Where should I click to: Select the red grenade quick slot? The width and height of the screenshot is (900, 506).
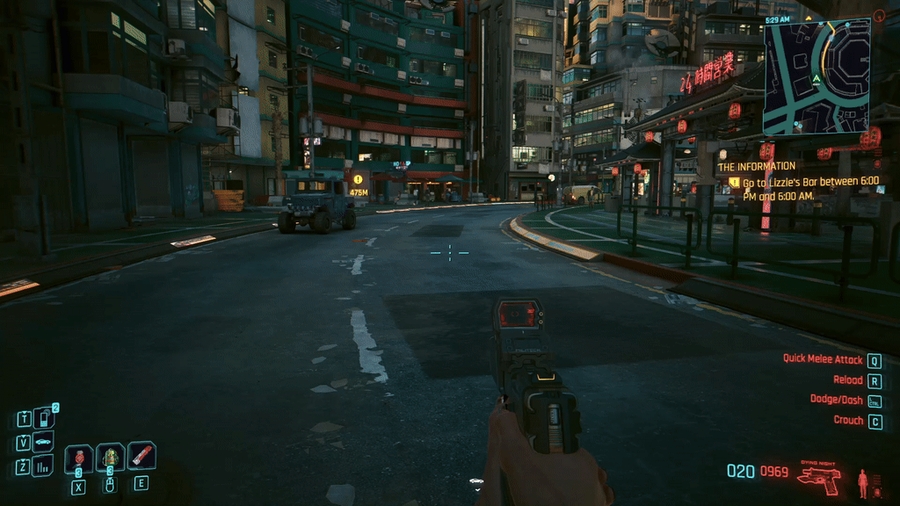79,458
